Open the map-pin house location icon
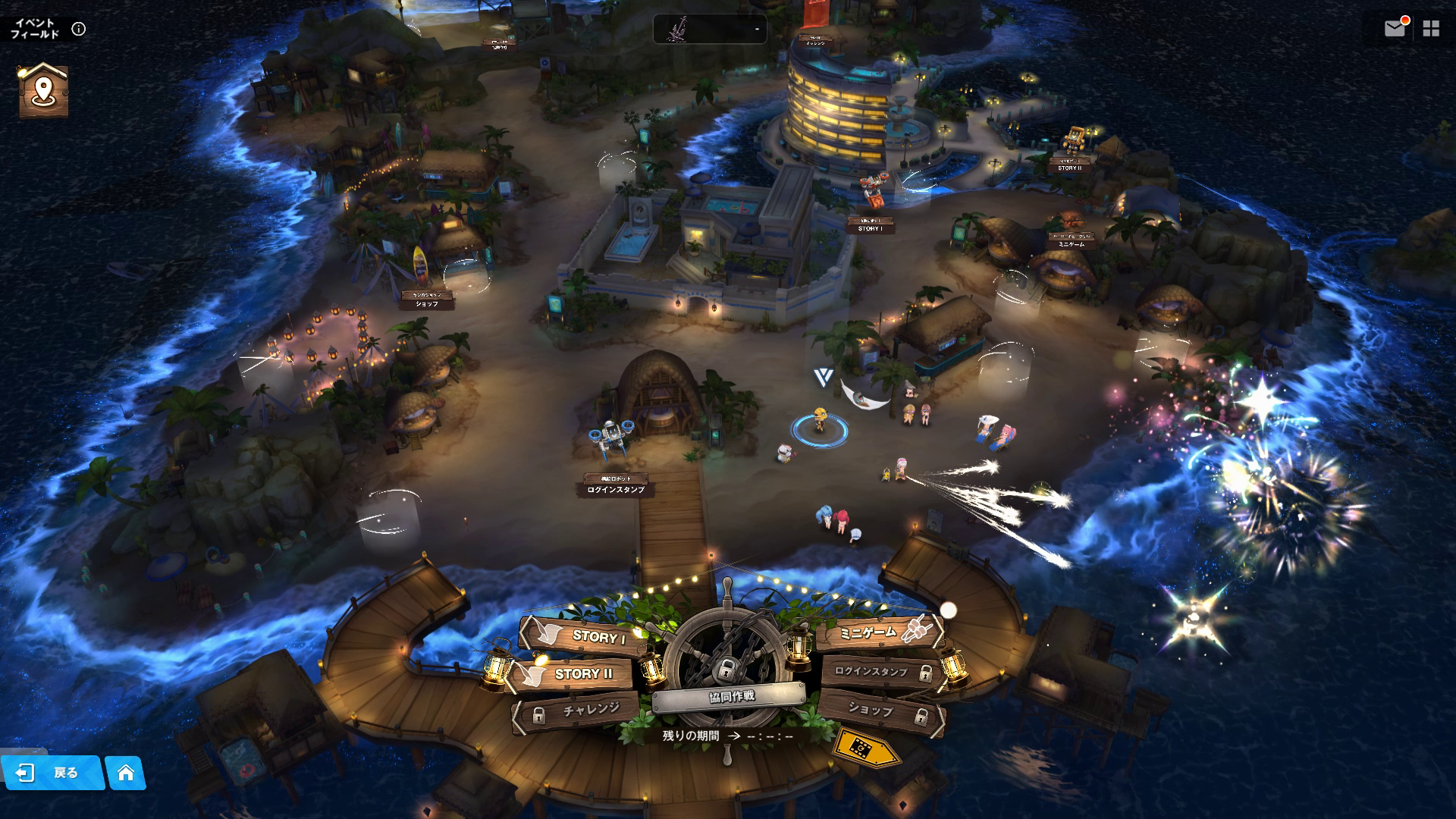 pos(43,91)
